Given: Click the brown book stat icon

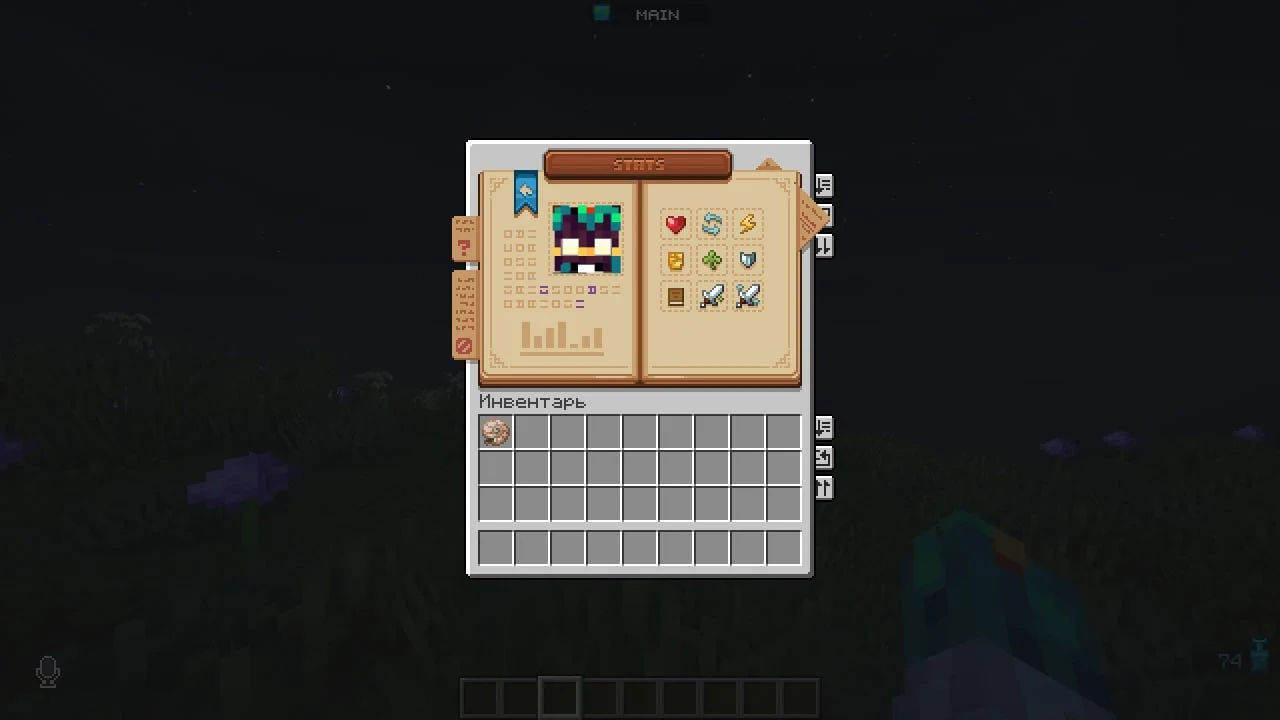Looking at the screenshot, I should pyautogui.click(x=676, y=297).
